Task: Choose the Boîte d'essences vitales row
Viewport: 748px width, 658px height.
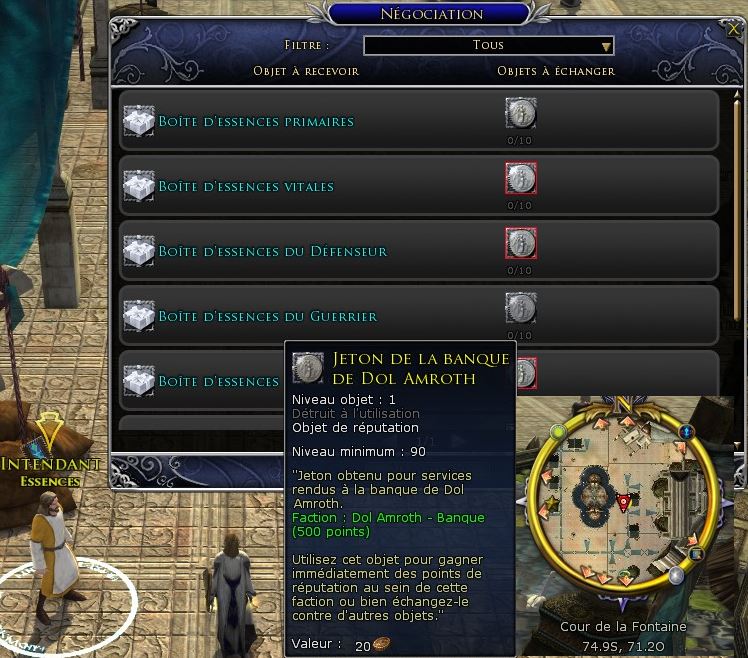Action: click(246, 187)
